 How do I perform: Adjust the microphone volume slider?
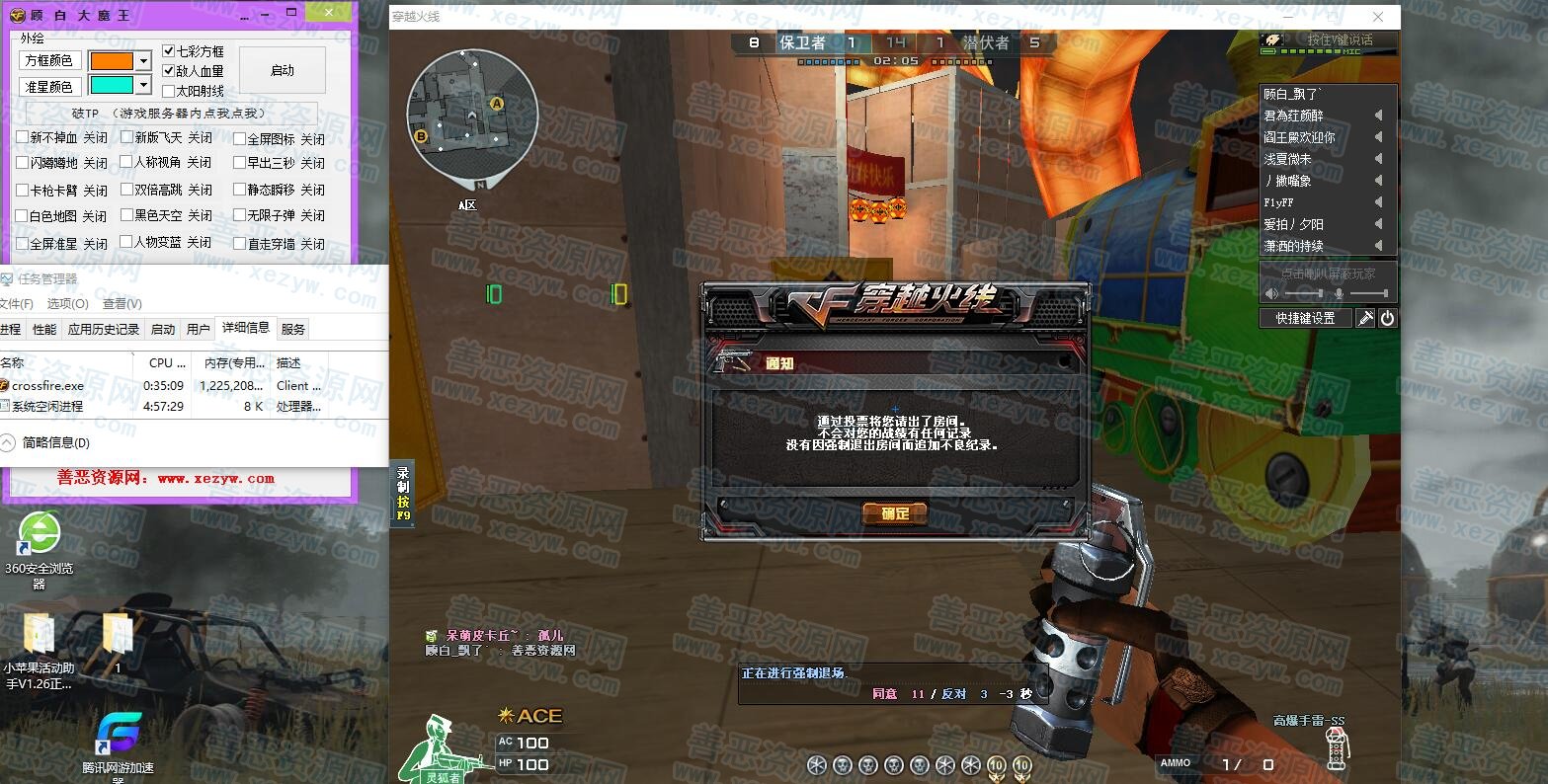pos(1368,293)
